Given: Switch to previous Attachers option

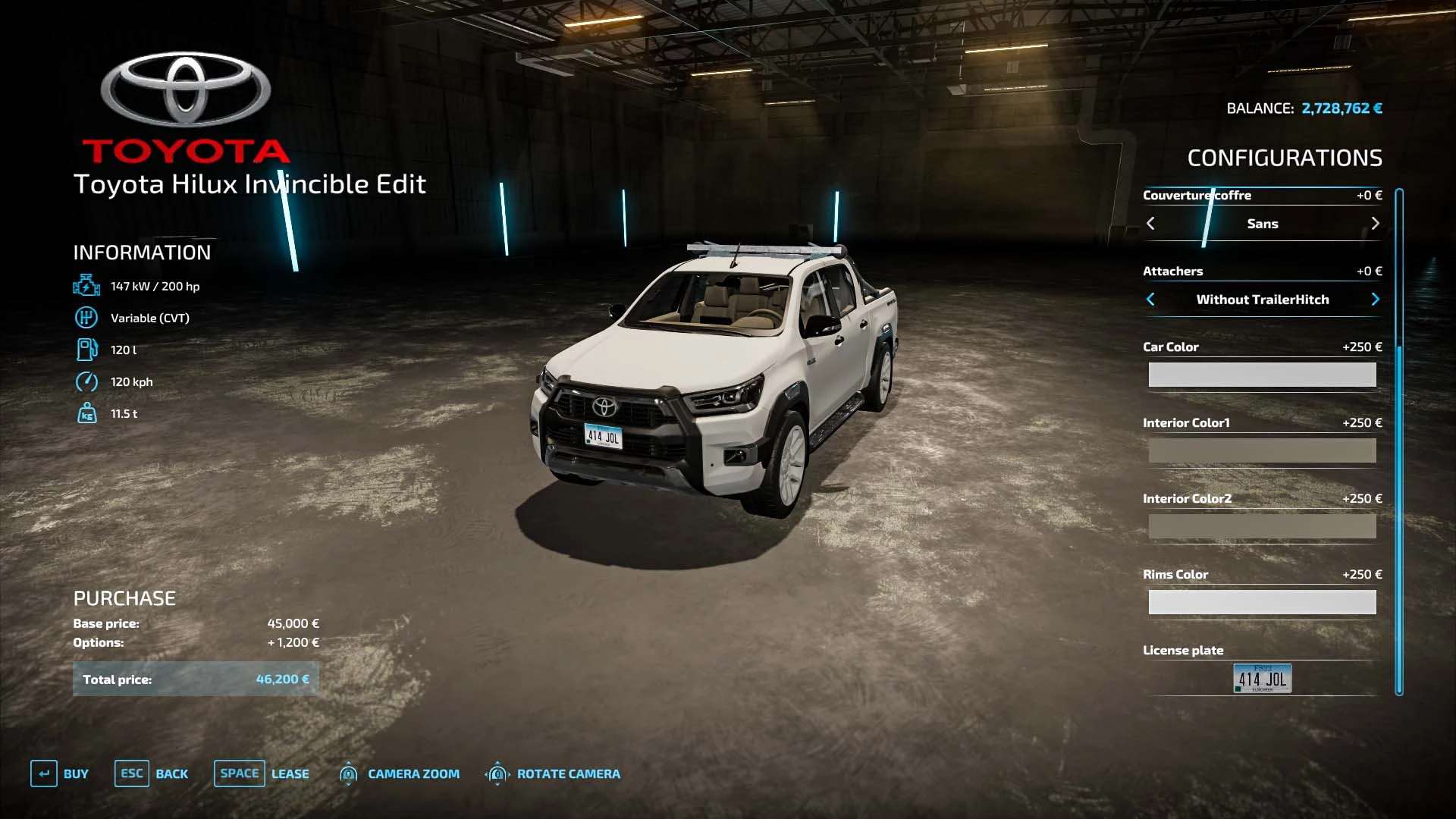Looking at the screenshot, I should pos(1150,300).
